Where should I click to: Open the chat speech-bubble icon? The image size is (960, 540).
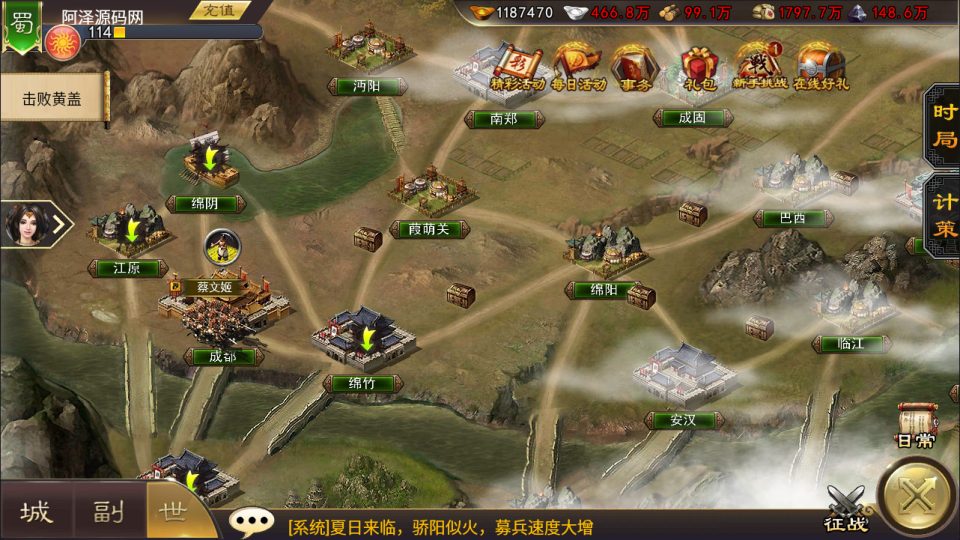coord(250,520)
